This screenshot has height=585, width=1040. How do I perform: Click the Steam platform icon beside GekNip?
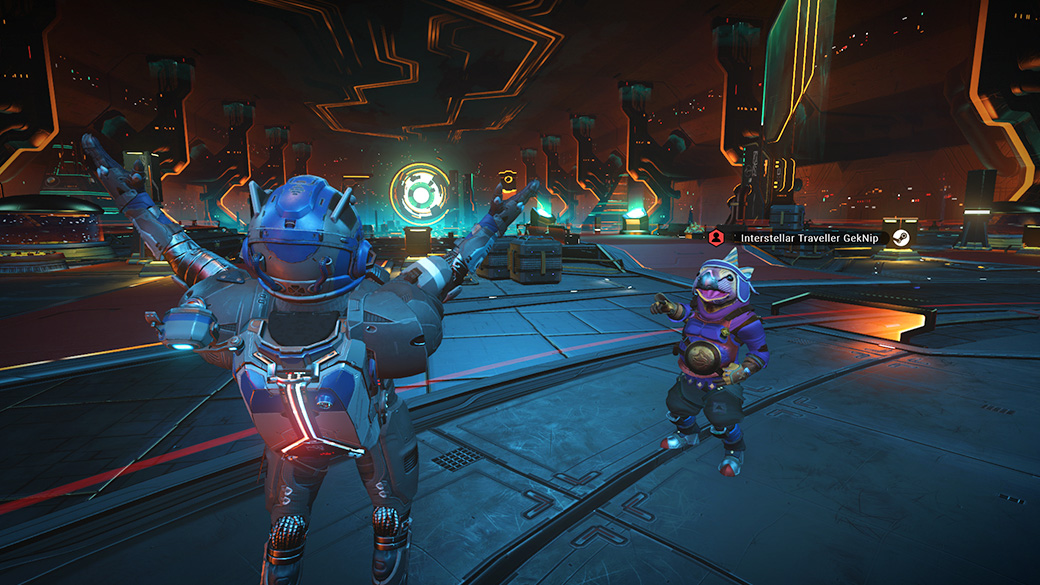click(901, 237)
